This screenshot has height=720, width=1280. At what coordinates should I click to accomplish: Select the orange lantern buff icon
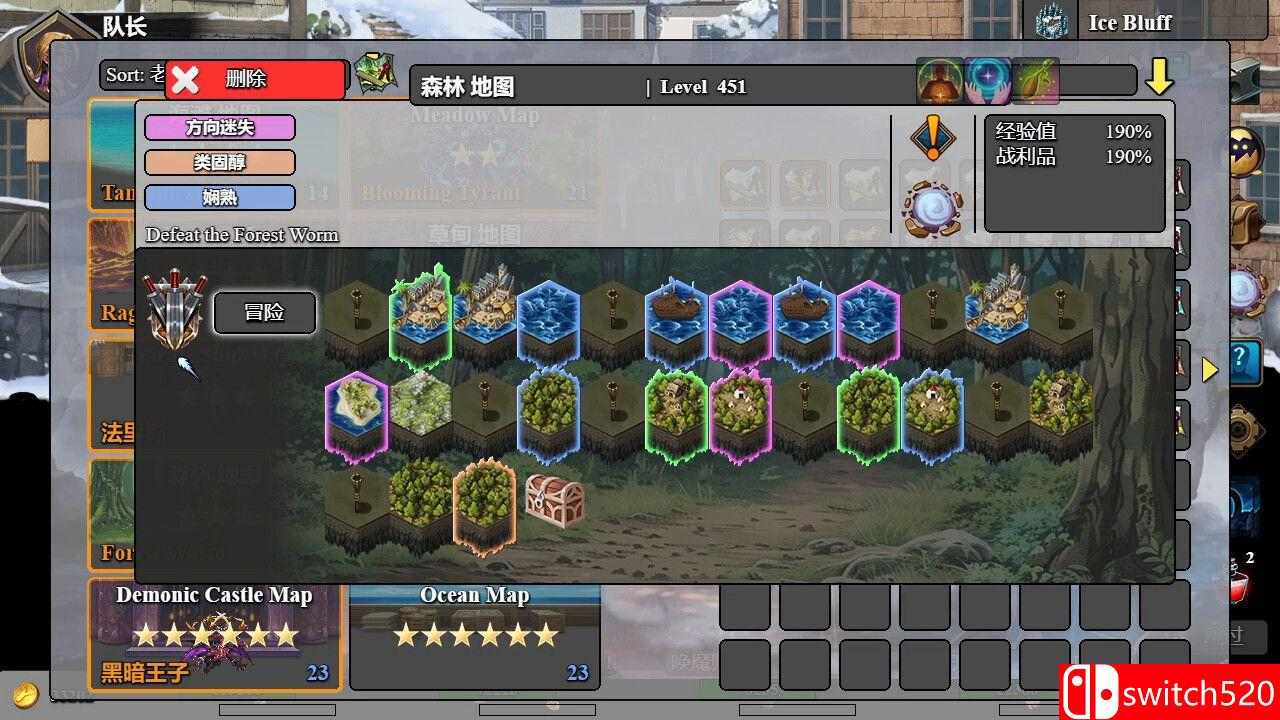938,82
